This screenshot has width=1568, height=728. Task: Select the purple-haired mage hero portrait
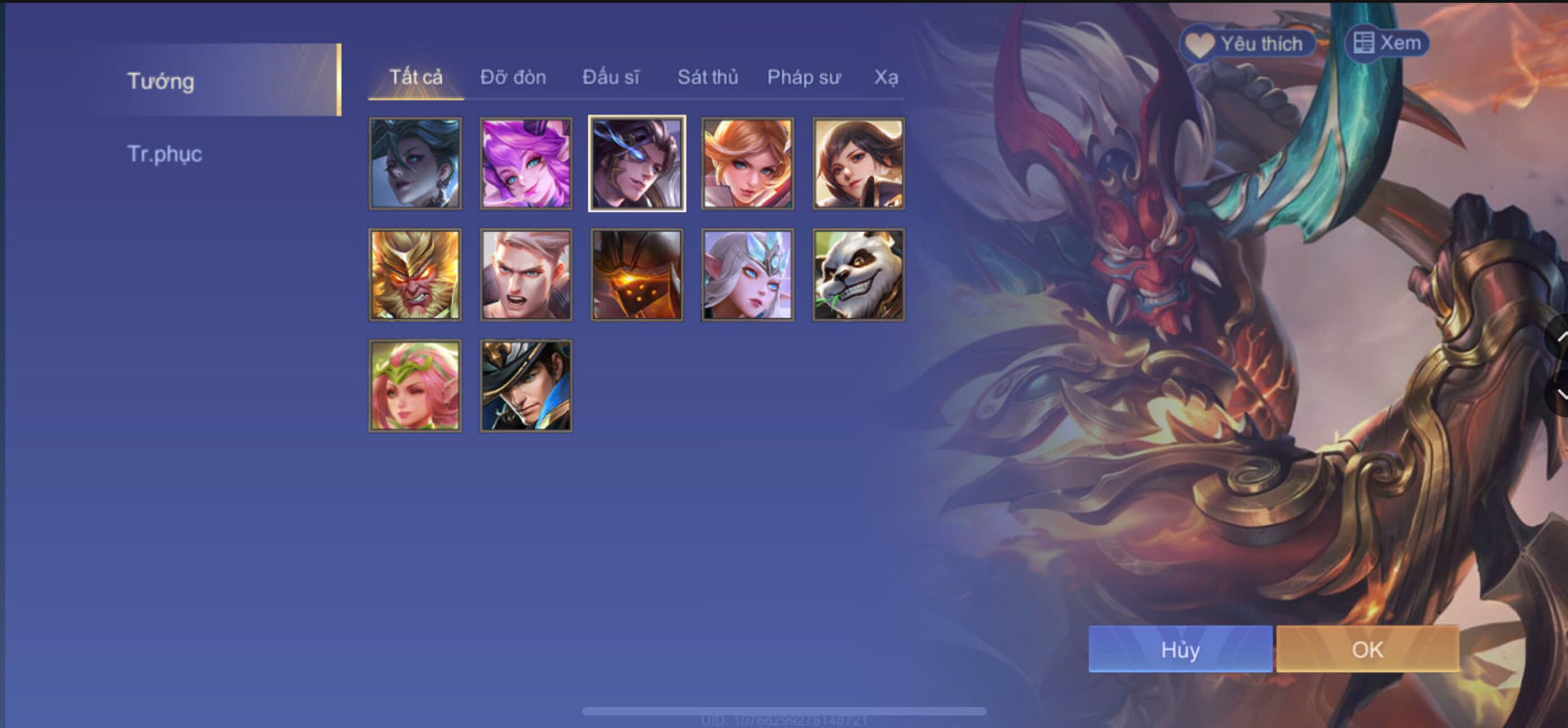click(x=526, y=163)
